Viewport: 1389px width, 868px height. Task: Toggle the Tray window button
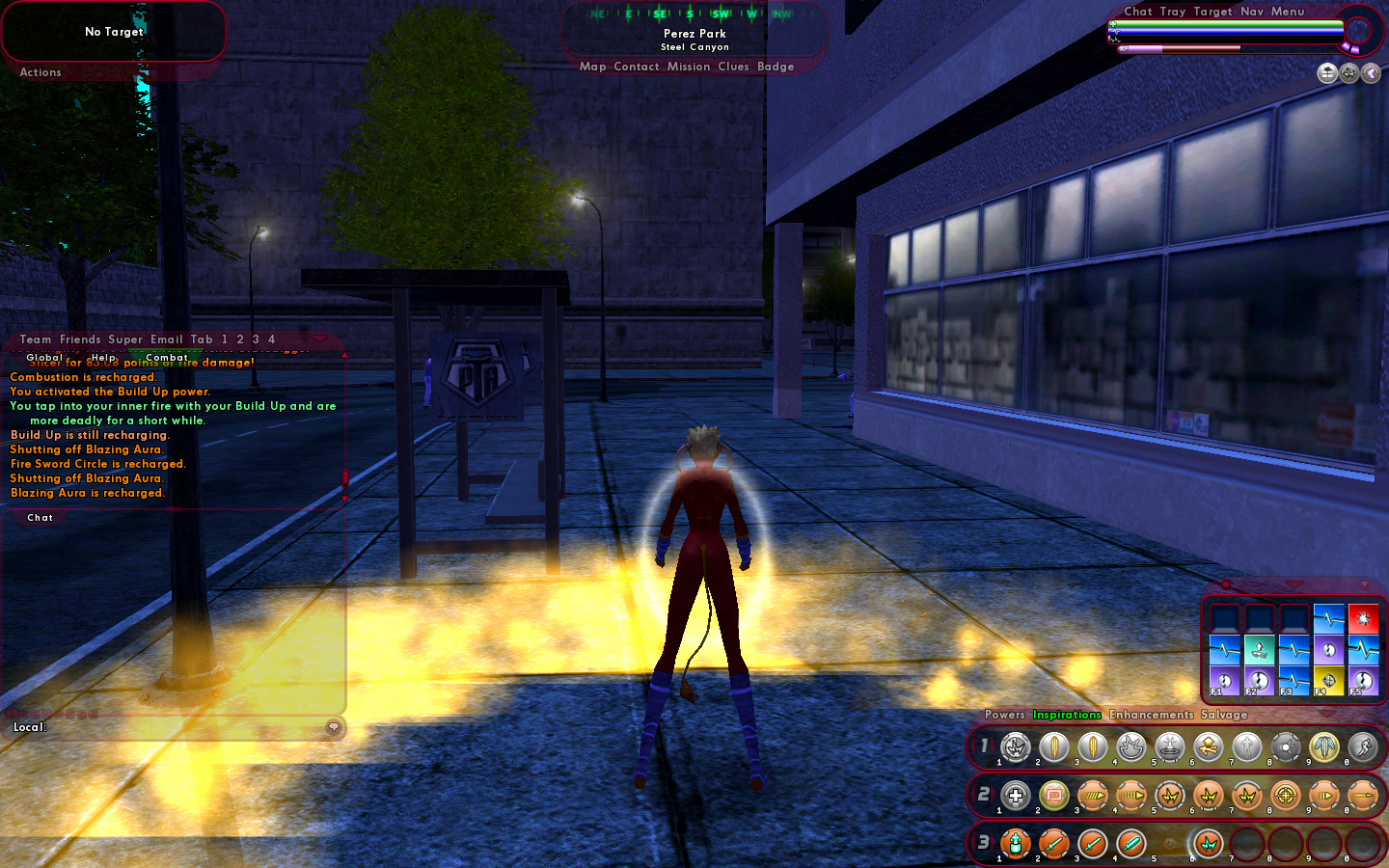click(x=1172, y=12)
